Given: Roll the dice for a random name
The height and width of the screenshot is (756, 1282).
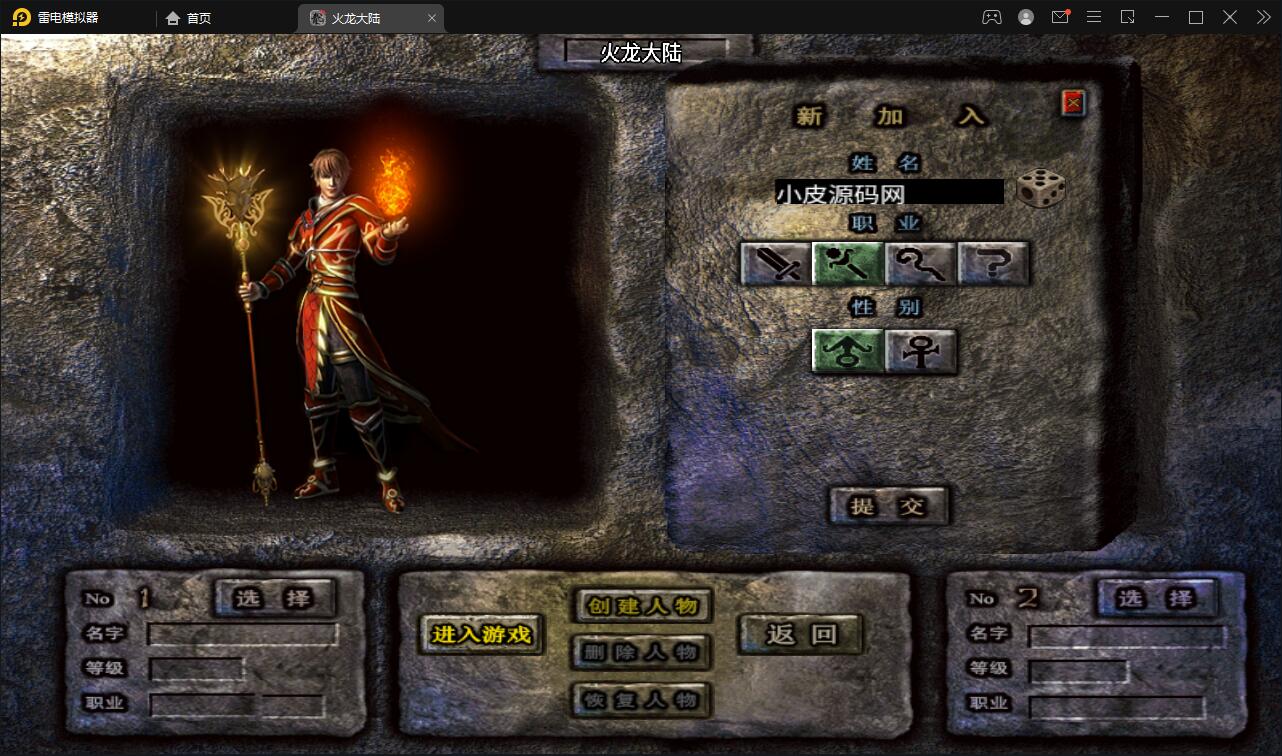Looking at the screenshot, I should click(1040, 189).
